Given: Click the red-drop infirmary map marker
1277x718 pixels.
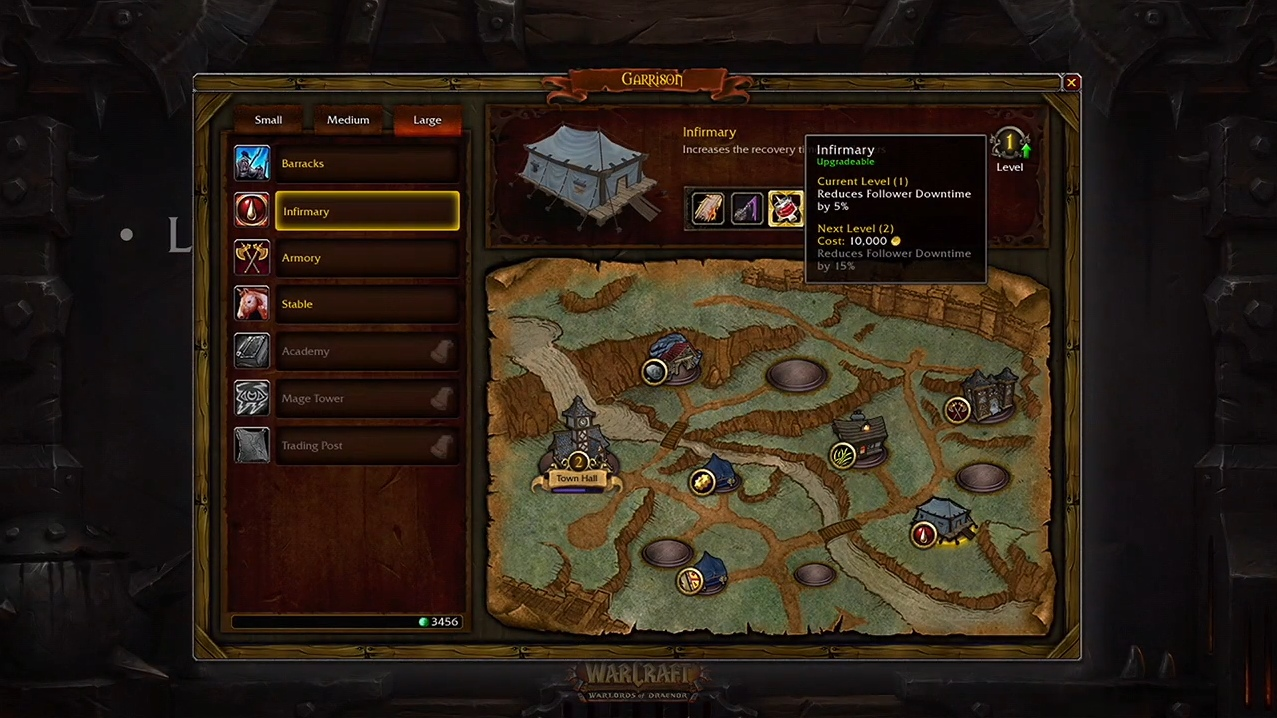Looking at the screenshot, I should [x=924, y=535].
